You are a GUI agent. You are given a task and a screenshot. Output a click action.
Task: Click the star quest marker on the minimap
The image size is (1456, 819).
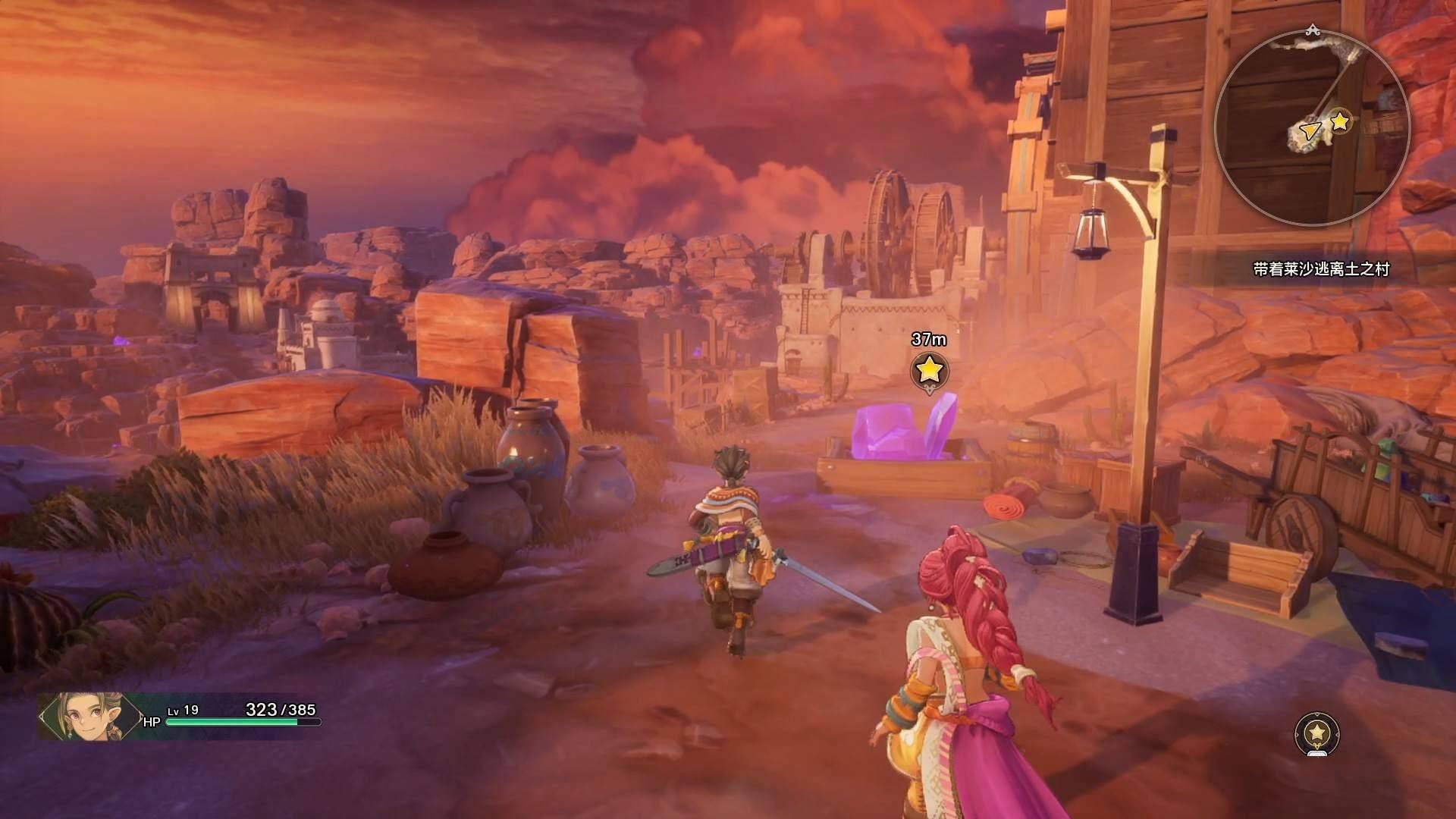tap(1341, 121)
